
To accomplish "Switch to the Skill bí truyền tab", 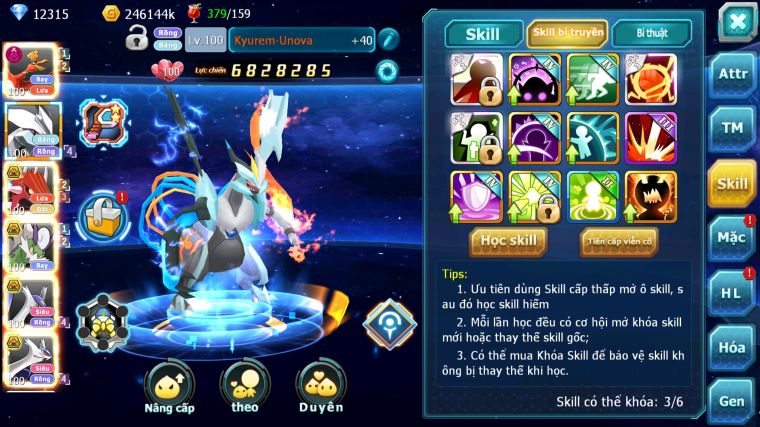I will pos(567,33).
